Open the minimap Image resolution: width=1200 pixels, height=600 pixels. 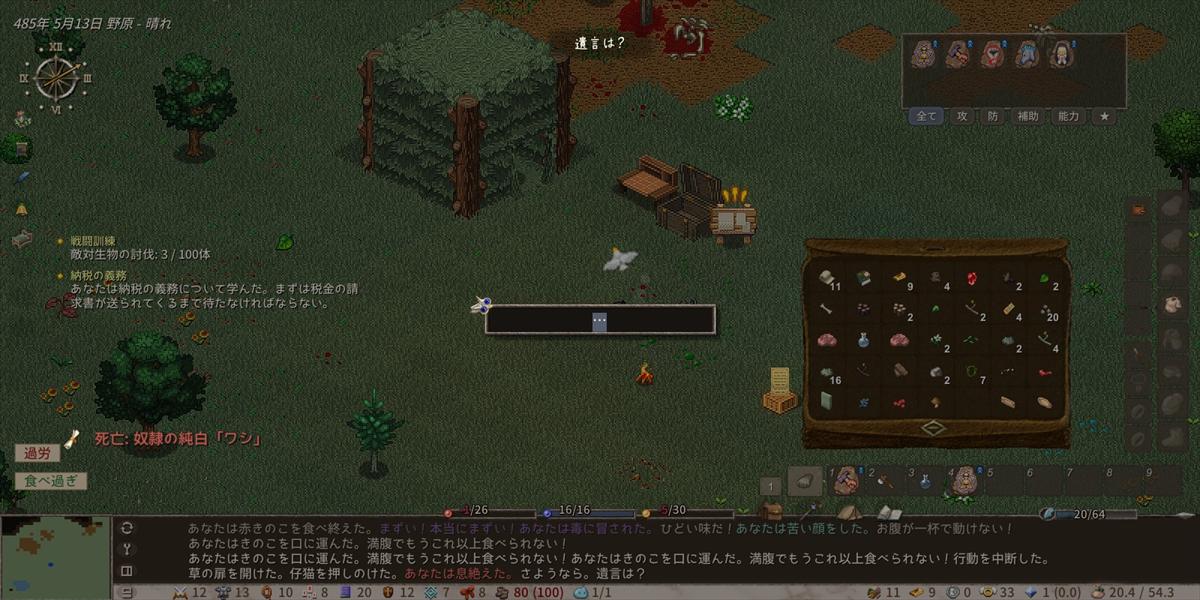55,557
